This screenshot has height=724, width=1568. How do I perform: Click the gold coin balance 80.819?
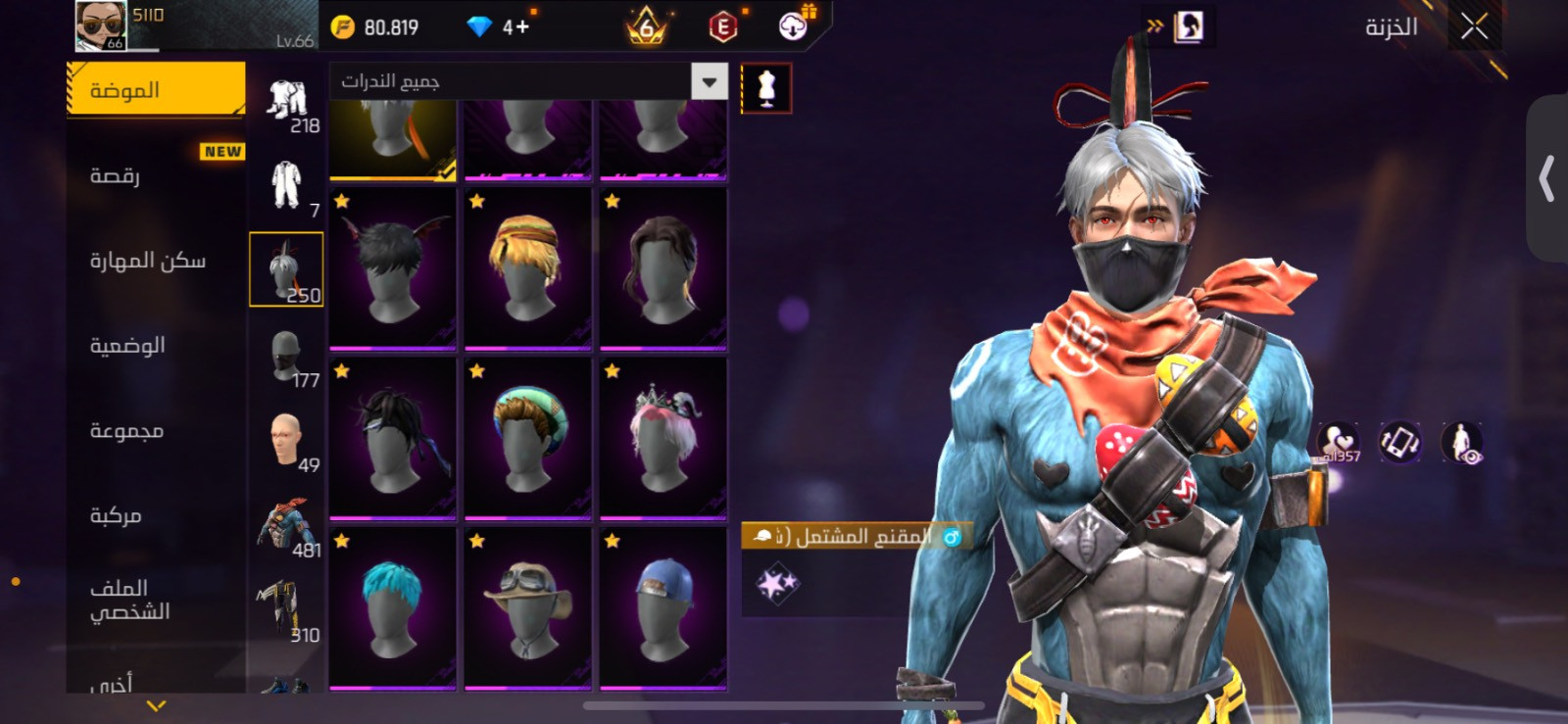click(x=376, y=27)
